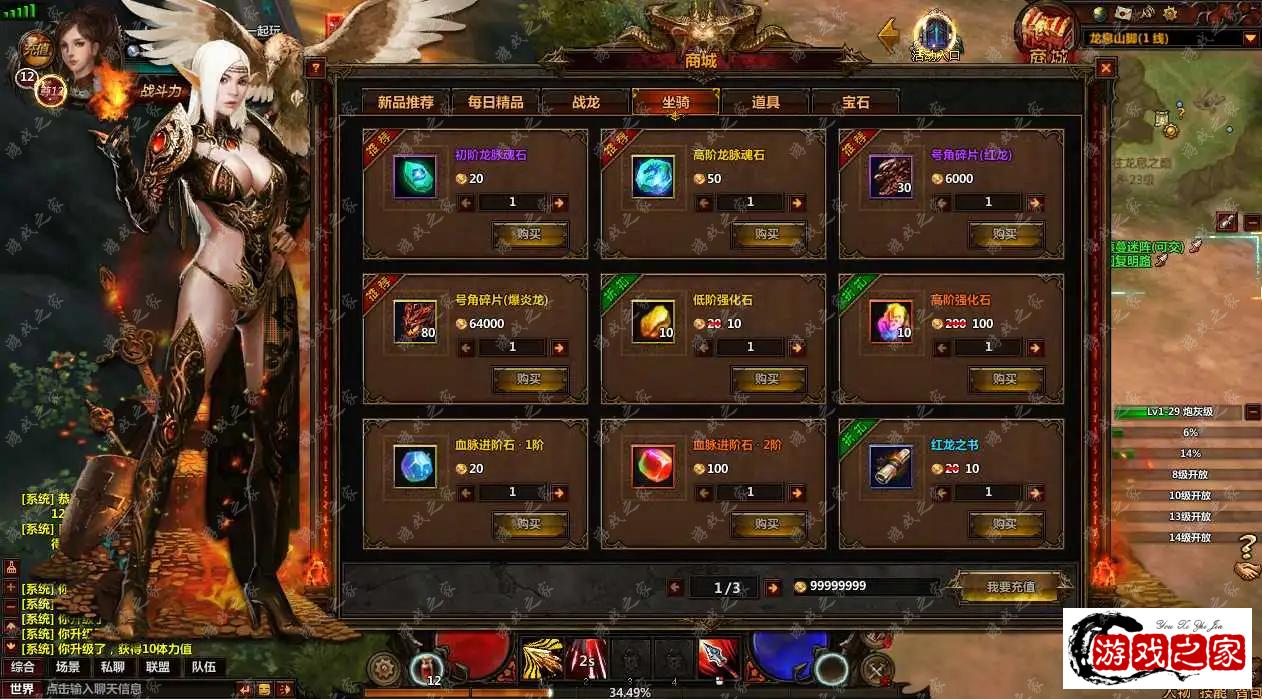The height and width of the screenshot is (699, 1262).
Task: Open the 龙息山脚 line dropdown
Action: 1250,38
